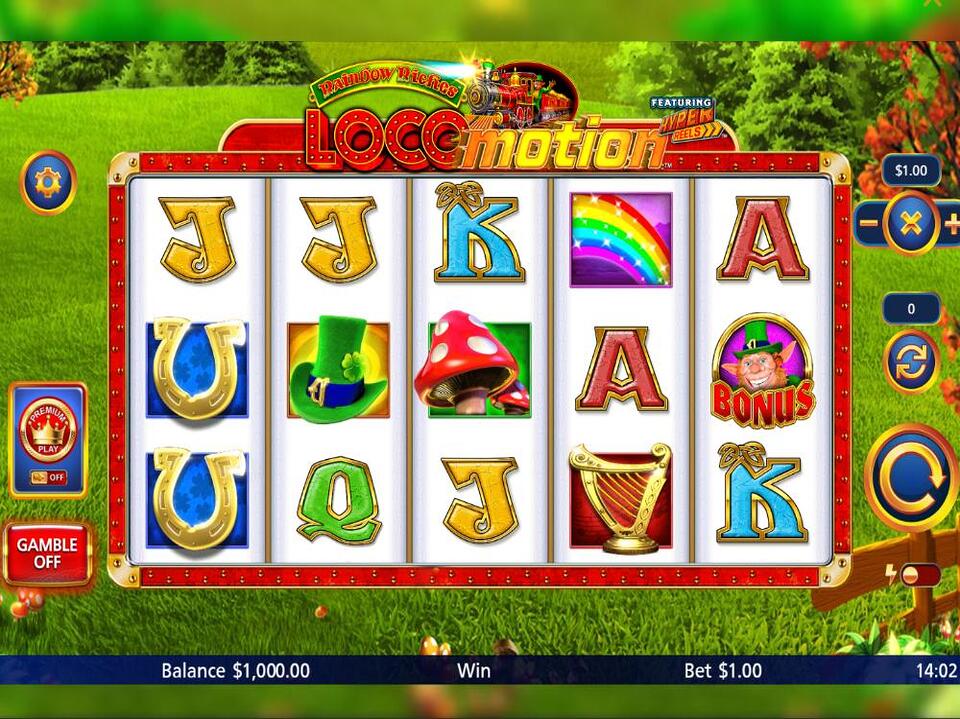The width and height of the screenshot is (960, 719).
Task: Close the game with the top-right X
Action: 933,4
